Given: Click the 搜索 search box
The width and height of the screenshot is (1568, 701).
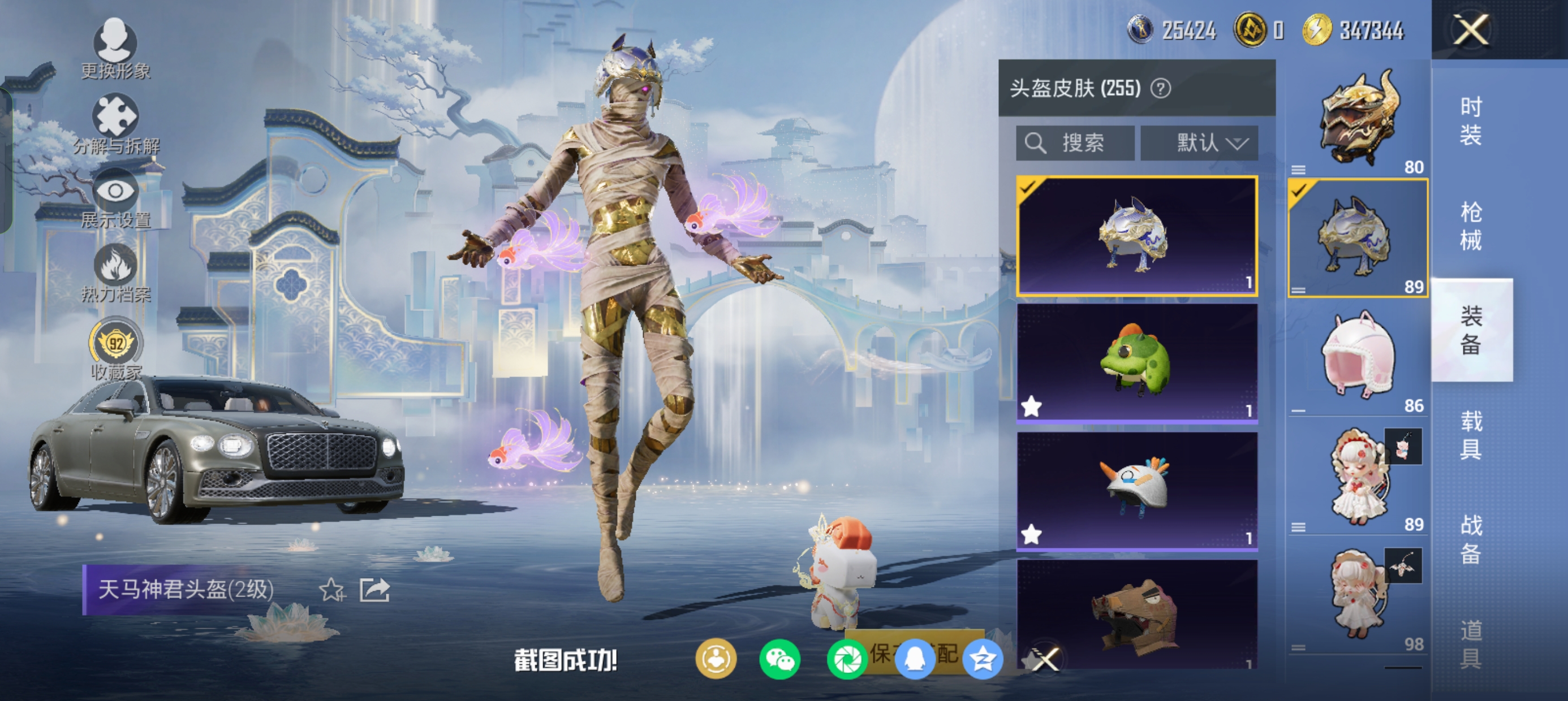Looking at the screenshot, I should tap(1075, 143).
